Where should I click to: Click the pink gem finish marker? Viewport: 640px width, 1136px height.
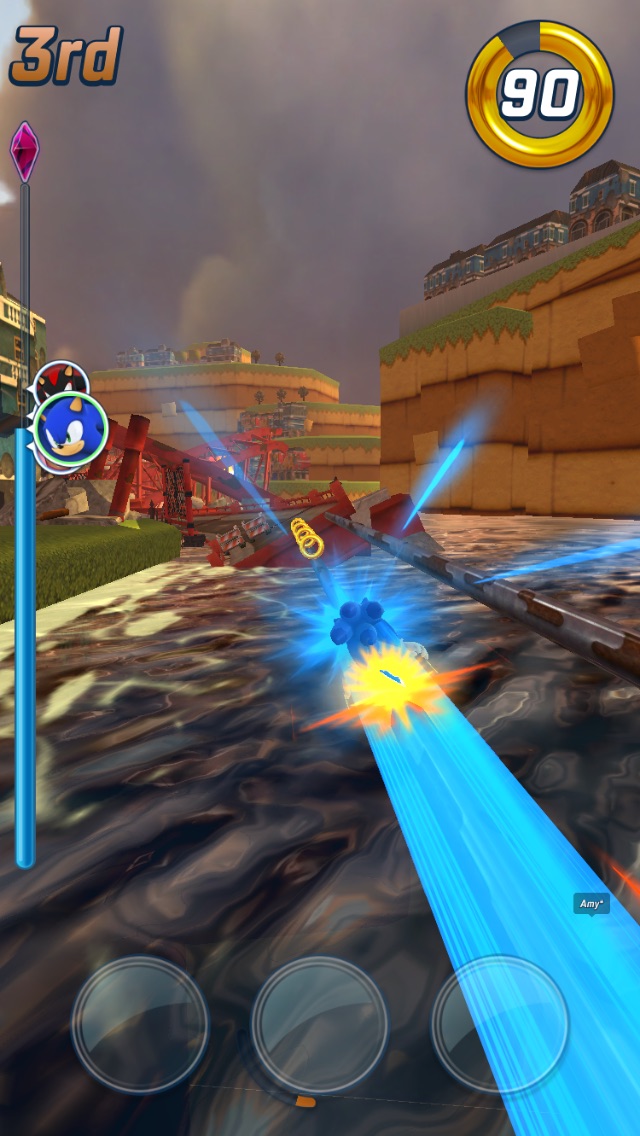click(24, 151)
